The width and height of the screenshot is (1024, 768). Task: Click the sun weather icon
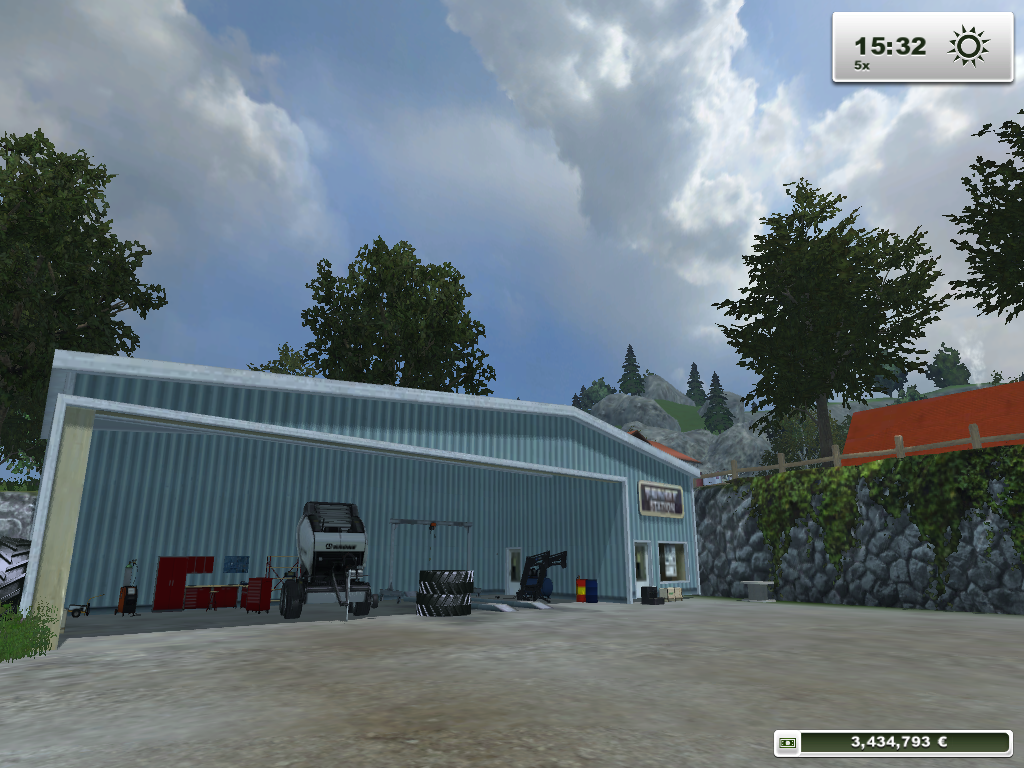968,46
